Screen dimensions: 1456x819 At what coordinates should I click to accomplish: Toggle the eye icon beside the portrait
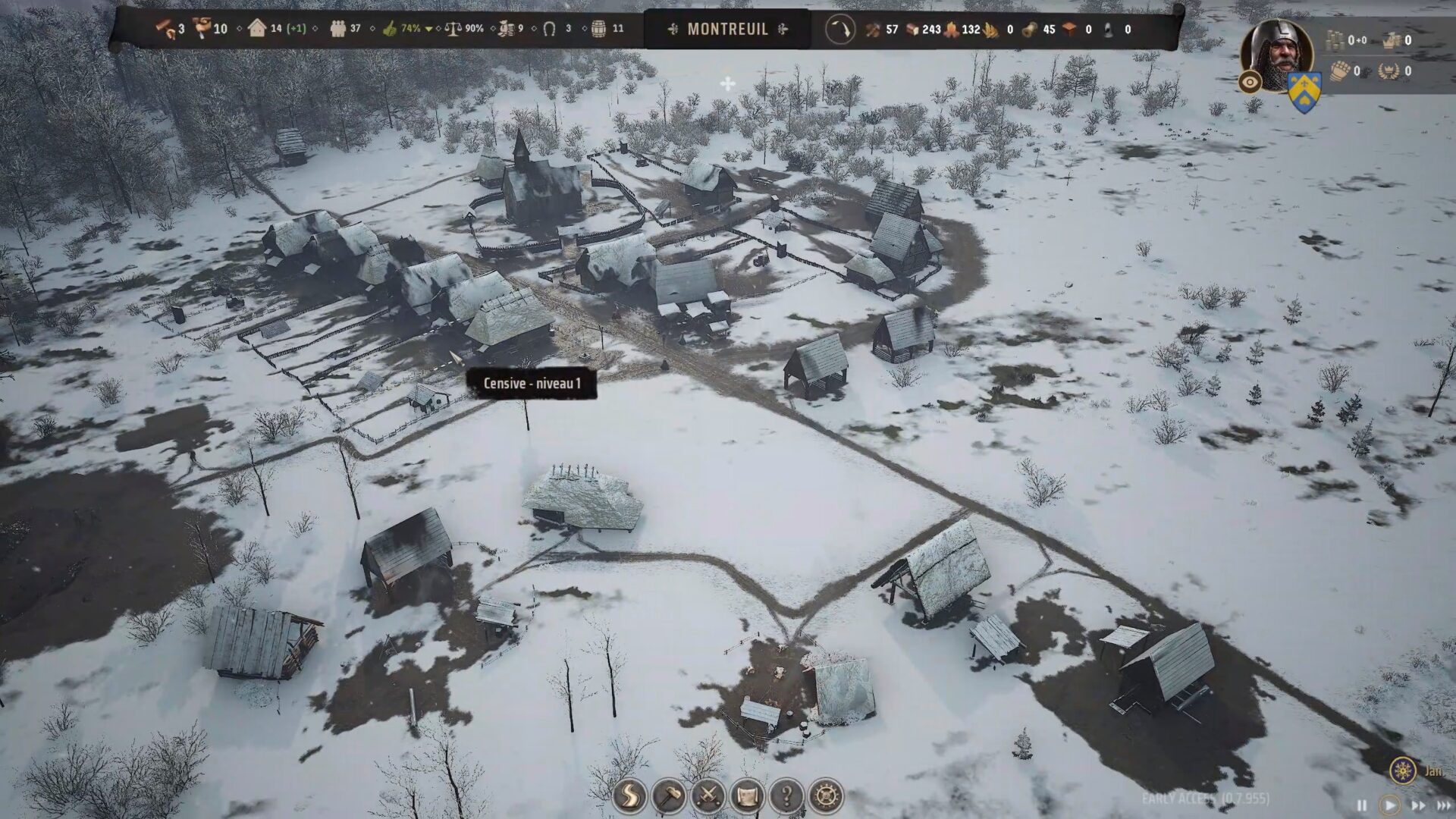[x=1250, y=82]
